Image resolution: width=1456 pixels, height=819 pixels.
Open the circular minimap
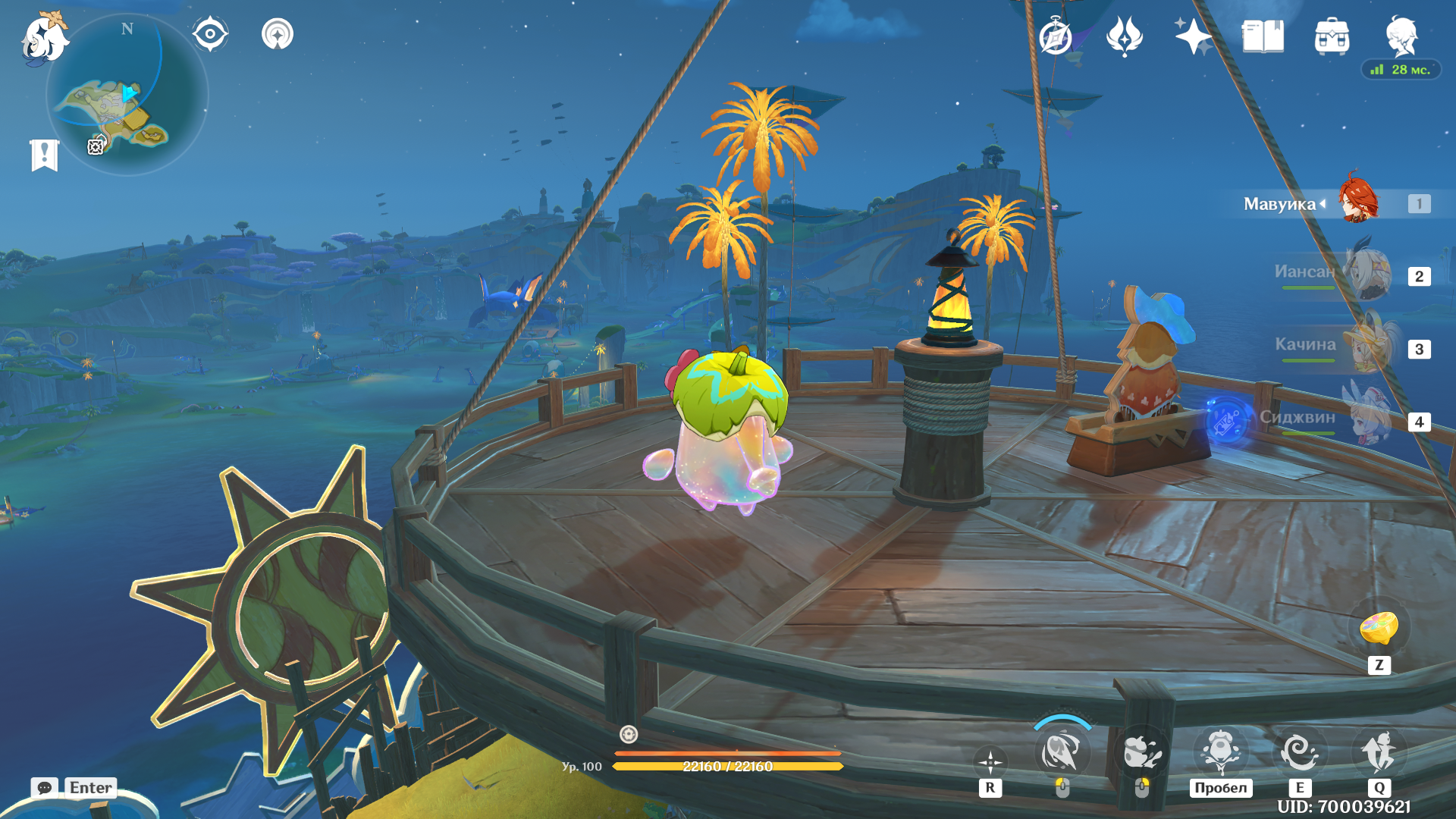tap(127, 96)
